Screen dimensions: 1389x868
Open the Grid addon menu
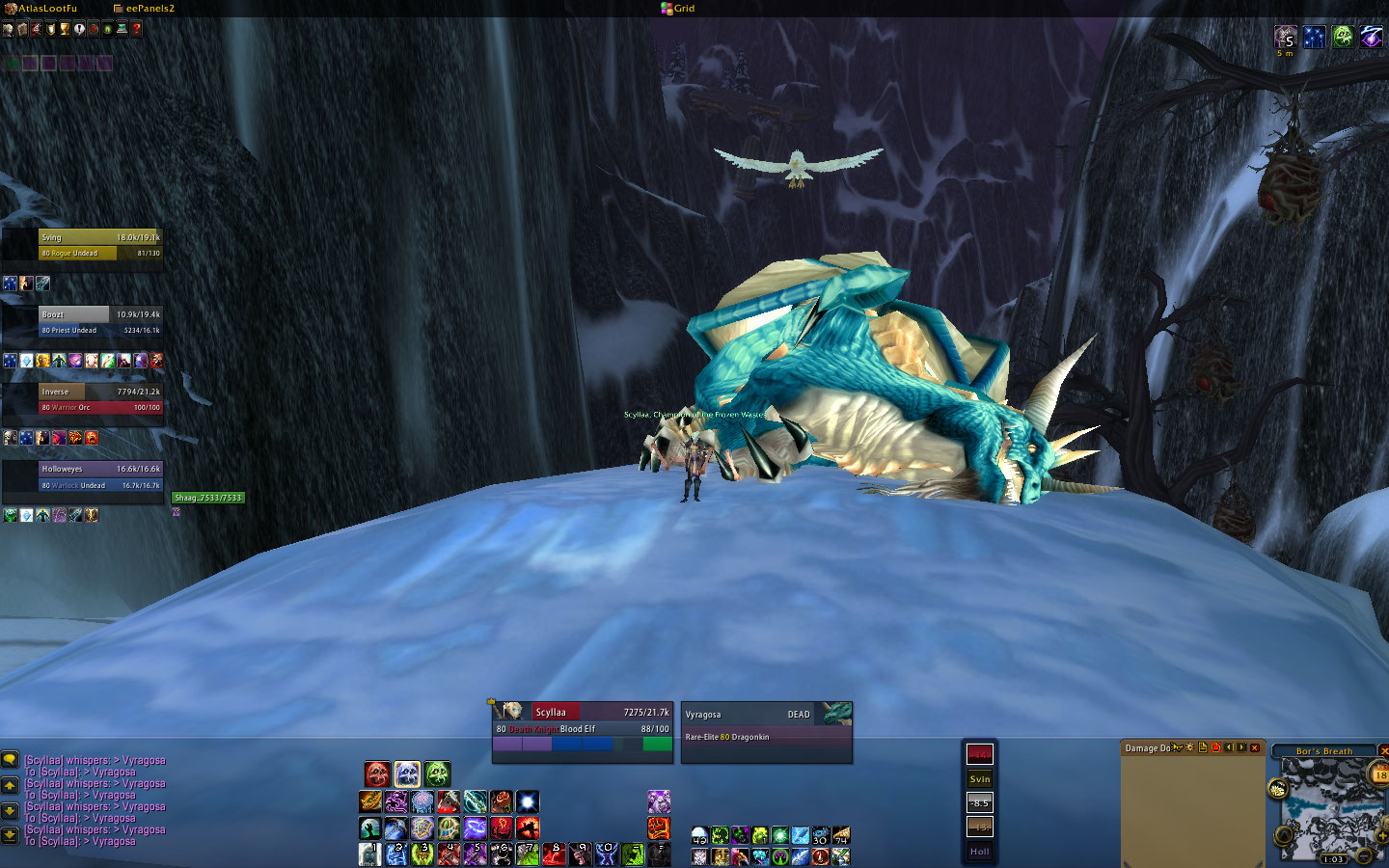(678, 8)
